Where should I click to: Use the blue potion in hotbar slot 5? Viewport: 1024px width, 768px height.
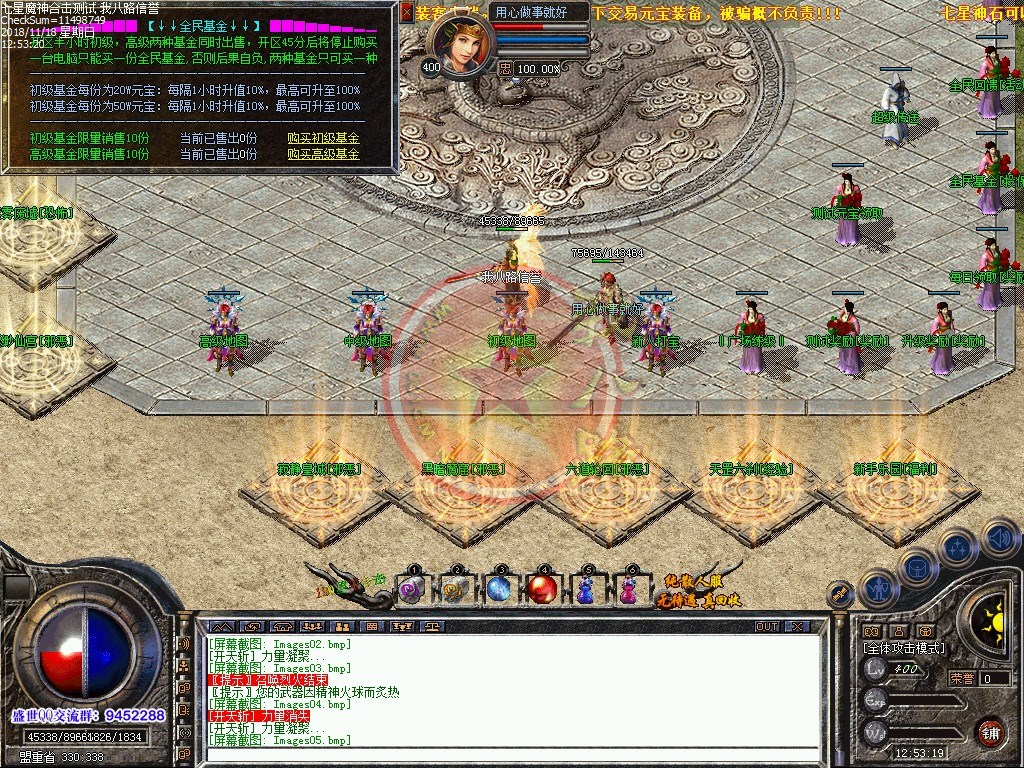click(587, 590)
